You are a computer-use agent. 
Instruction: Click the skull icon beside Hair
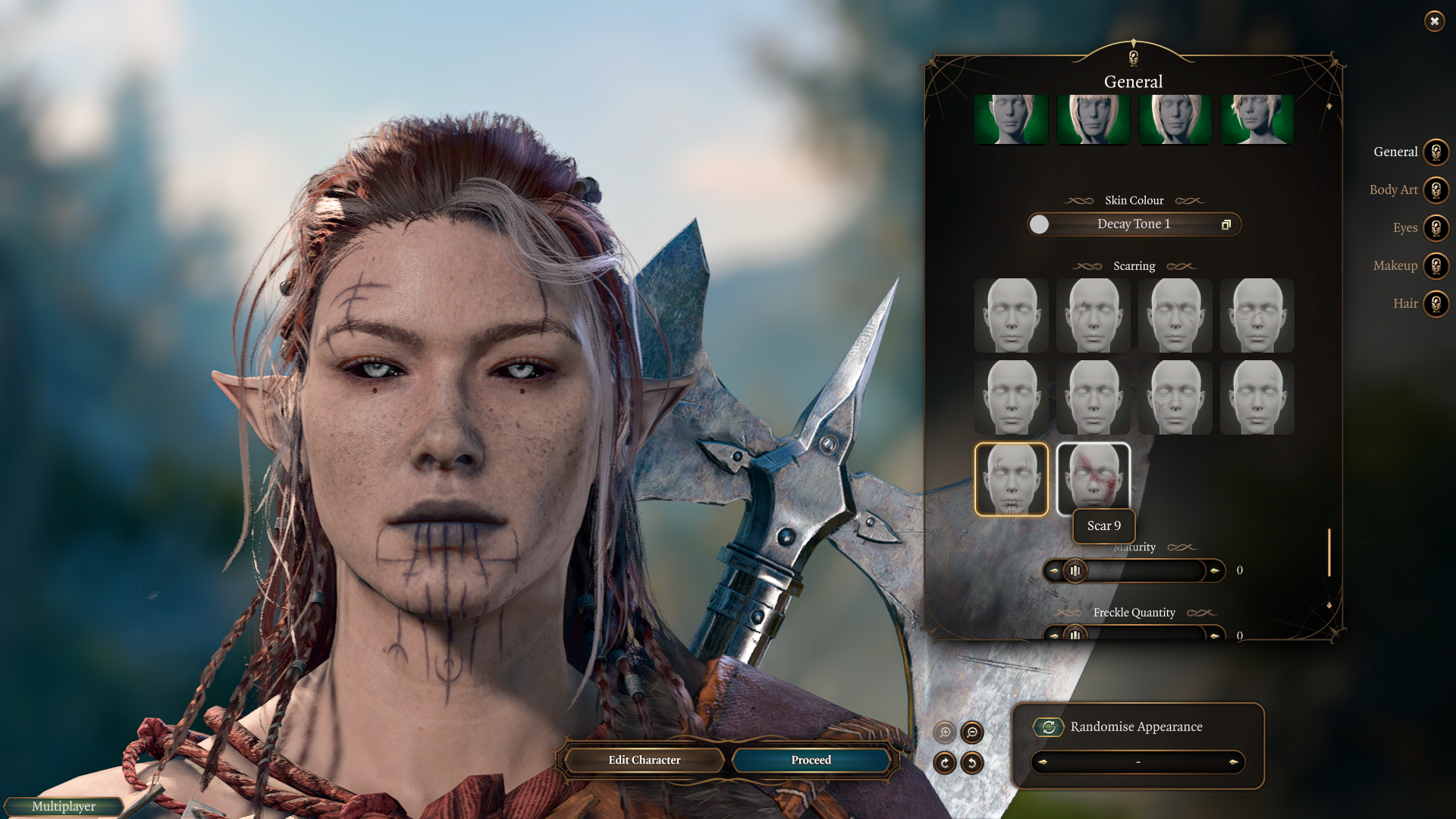(x=1436, y=303)
